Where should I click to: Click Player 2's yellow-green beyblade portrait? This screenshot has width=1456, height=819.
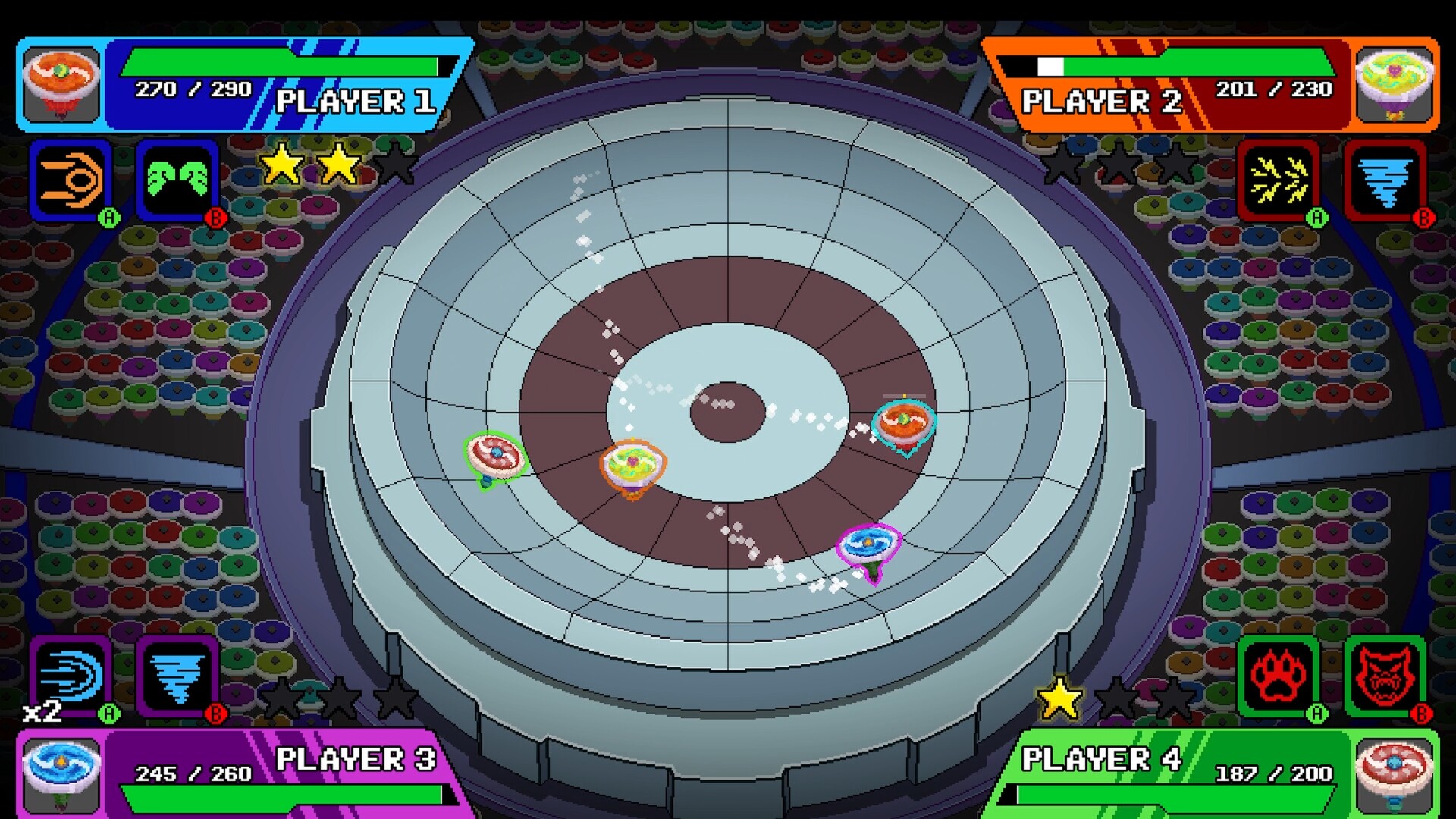(1395, 83)
